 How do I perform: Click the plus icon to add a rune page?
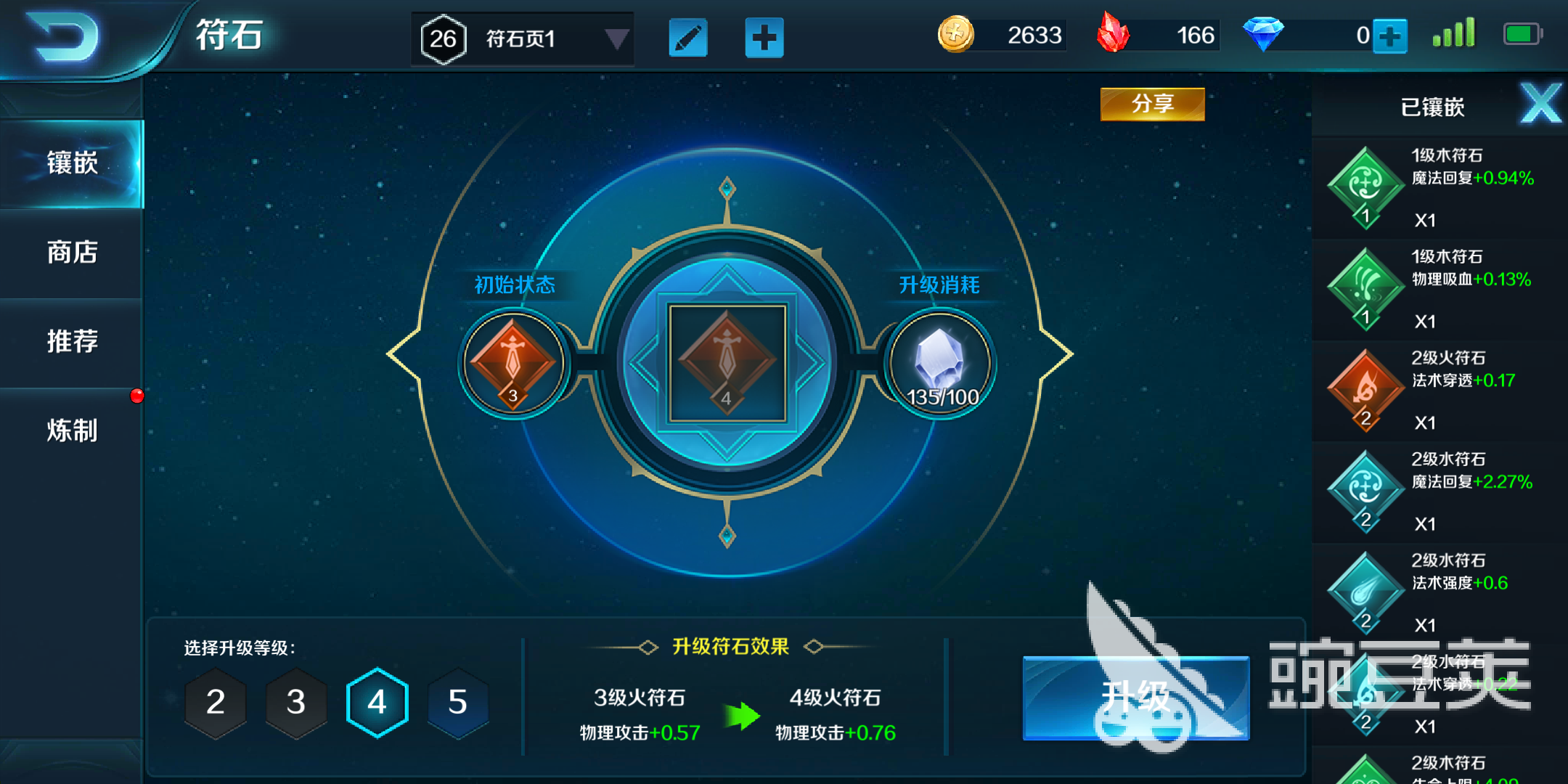coord(764,38)
